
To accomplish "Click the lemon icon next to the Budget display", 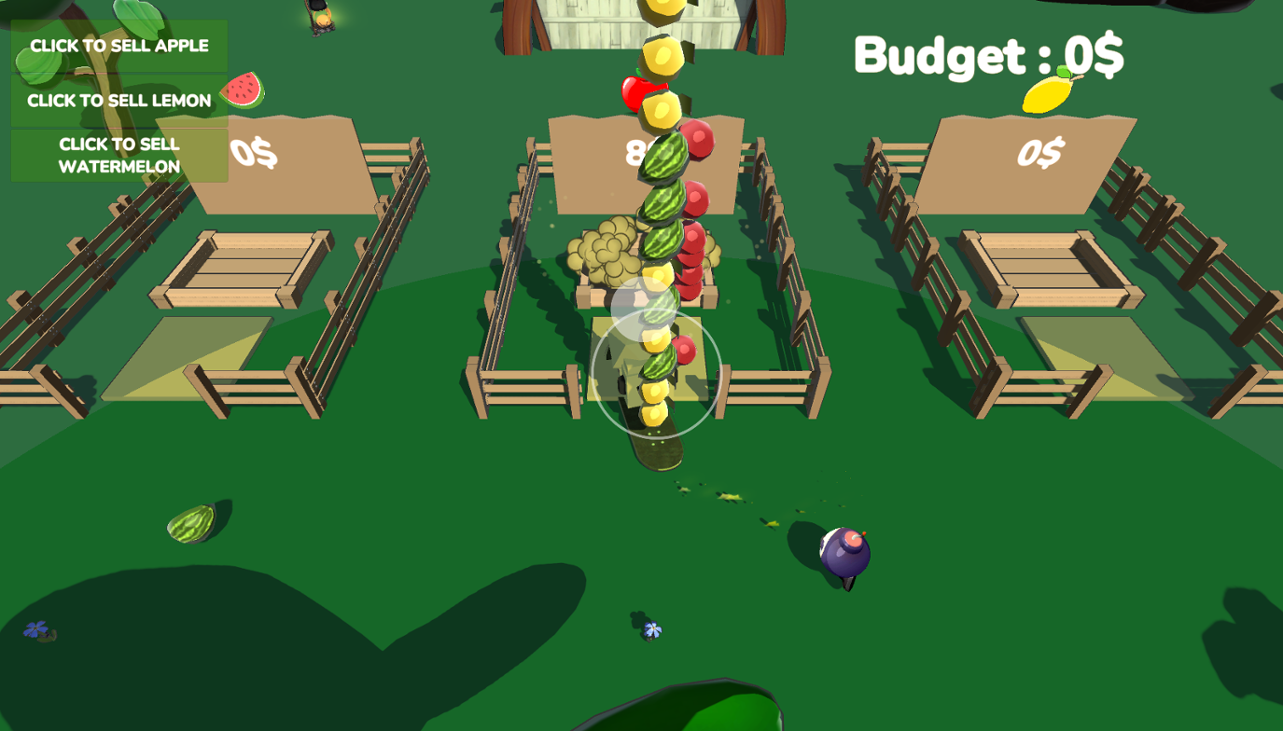I will coord(1046,95).
